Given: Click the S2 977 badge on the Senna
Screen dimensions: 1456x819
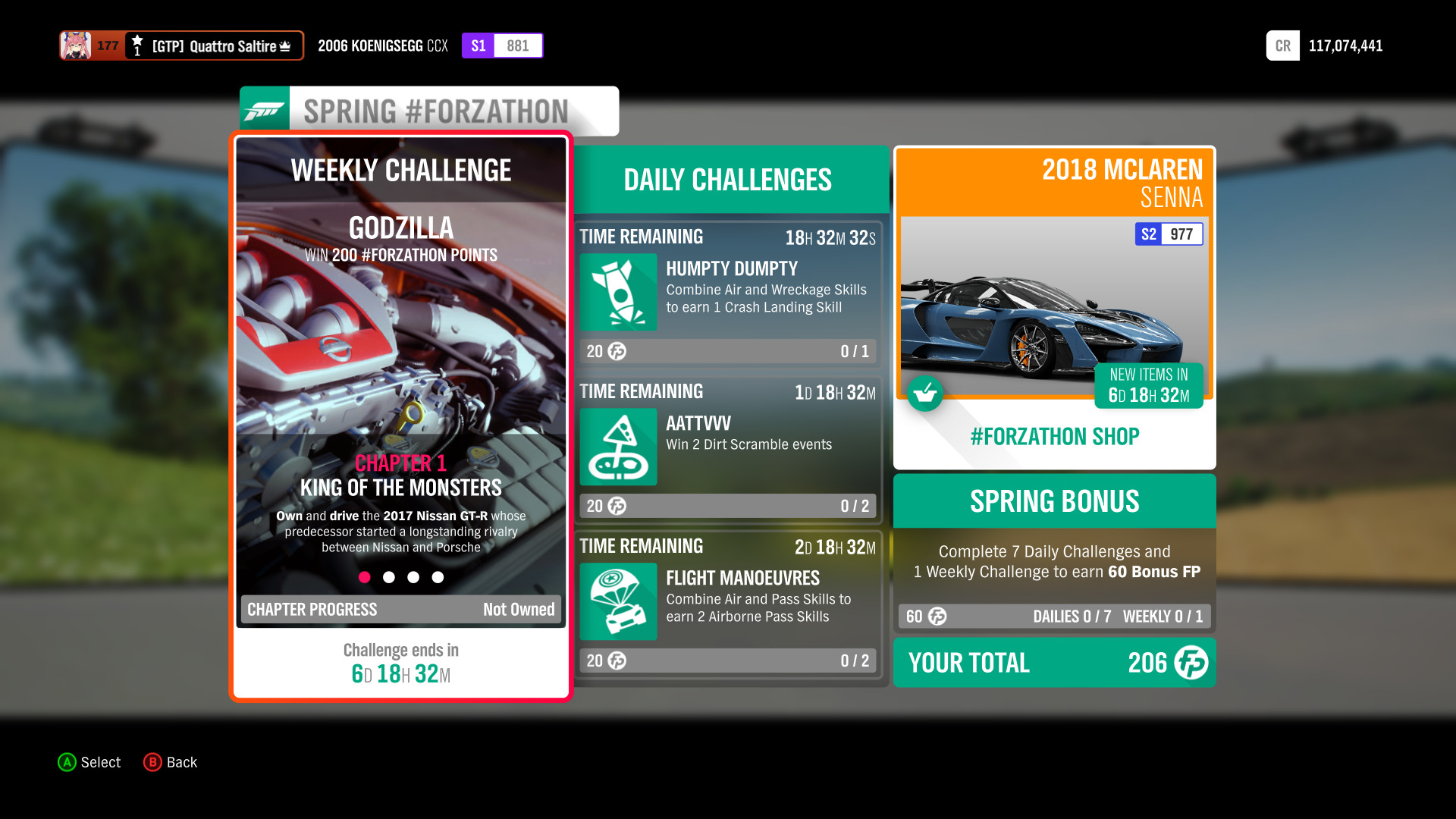Looking at the screenshot, I should [x=1168, y=234].
